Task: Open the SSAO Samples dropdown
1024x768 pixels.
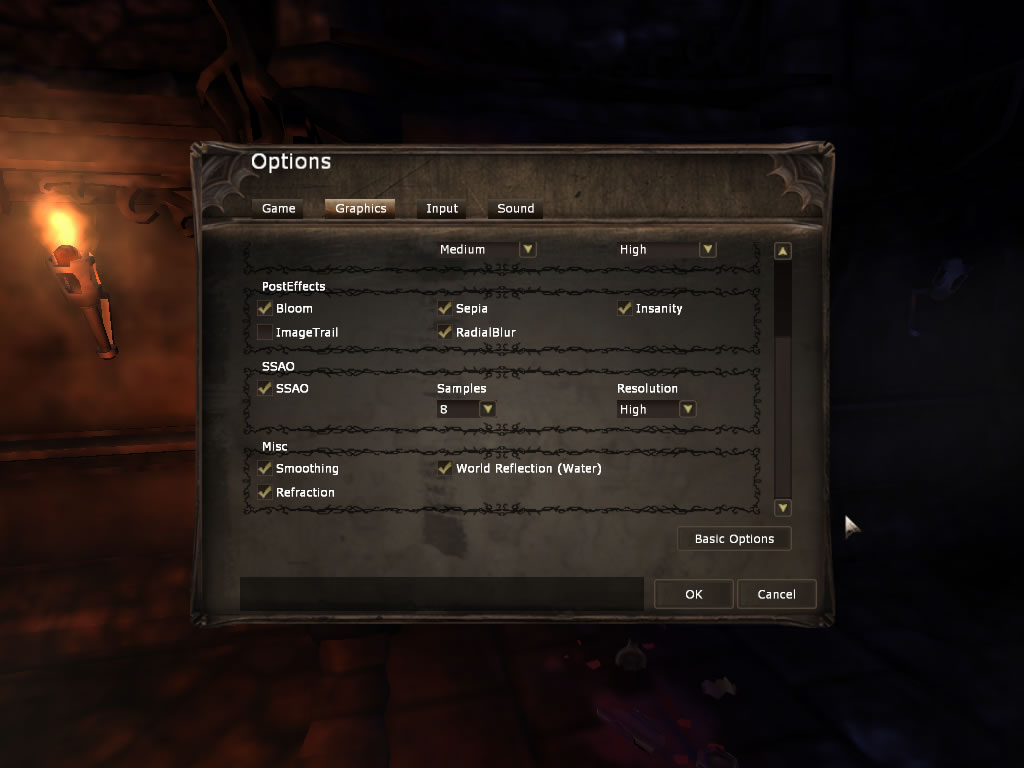Action: [x=487, y=409]
